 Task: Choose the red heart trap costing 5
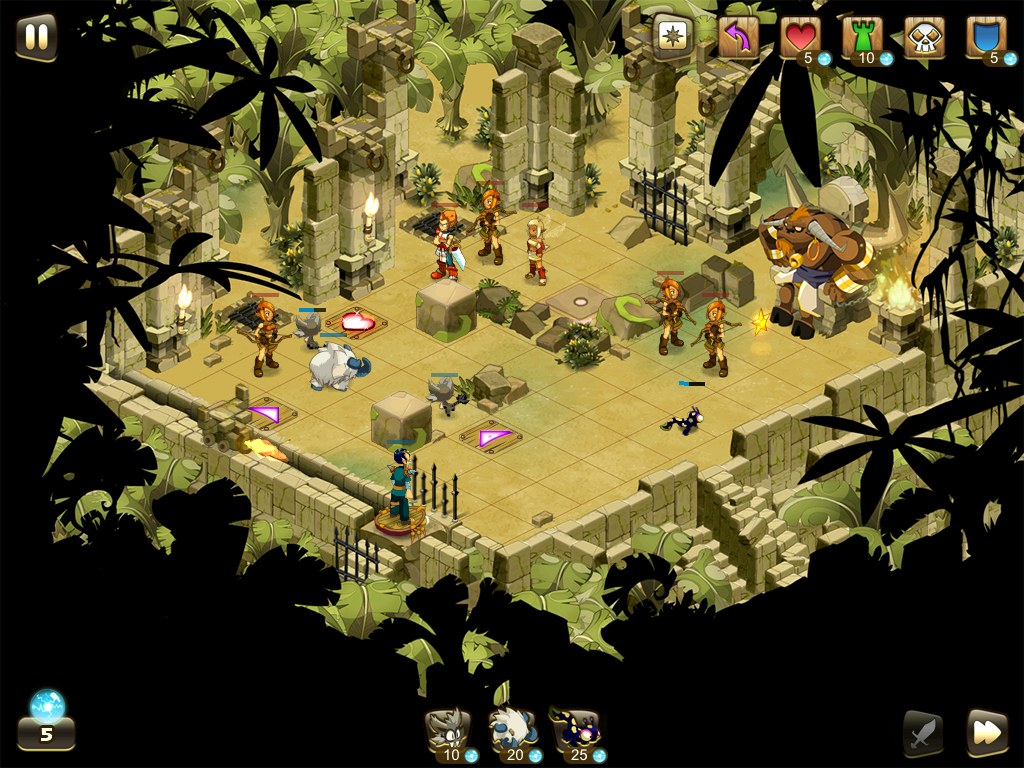[800, 38]
